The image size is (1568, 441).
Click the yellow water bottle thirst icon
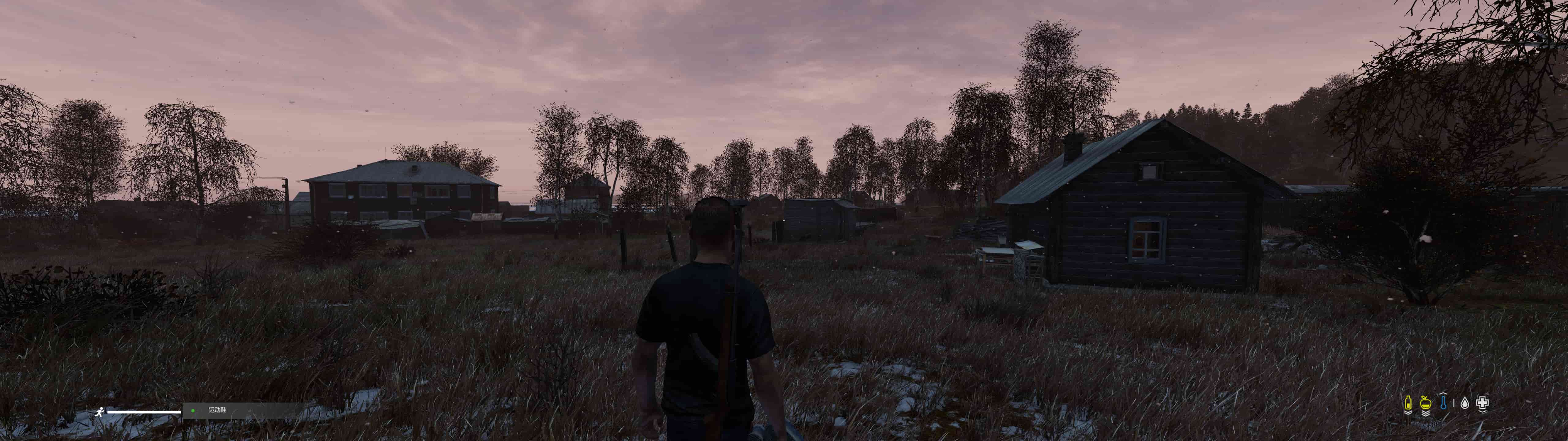coord(1408,403)
